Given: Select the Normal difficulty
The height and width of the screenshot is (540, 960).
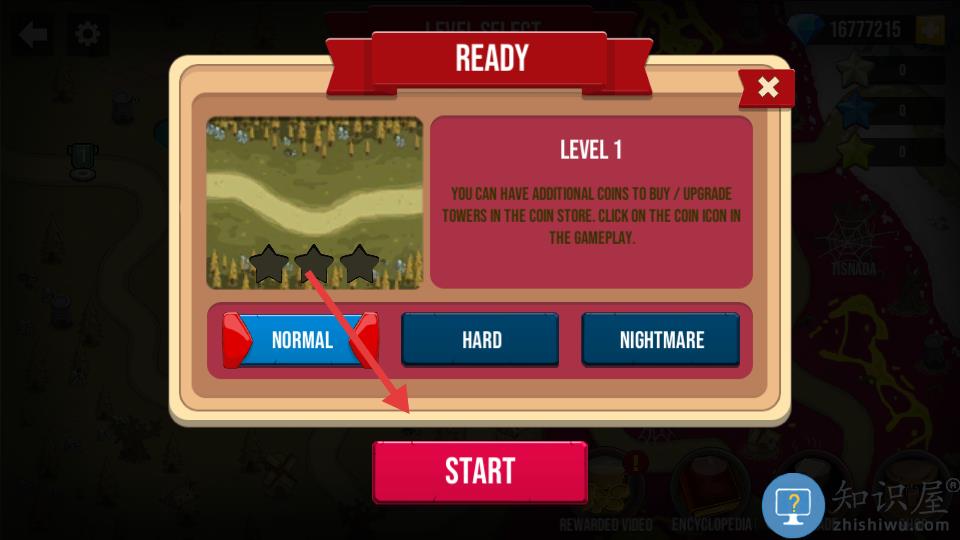Looking at the screenshot, I should [x=301, y=340].
